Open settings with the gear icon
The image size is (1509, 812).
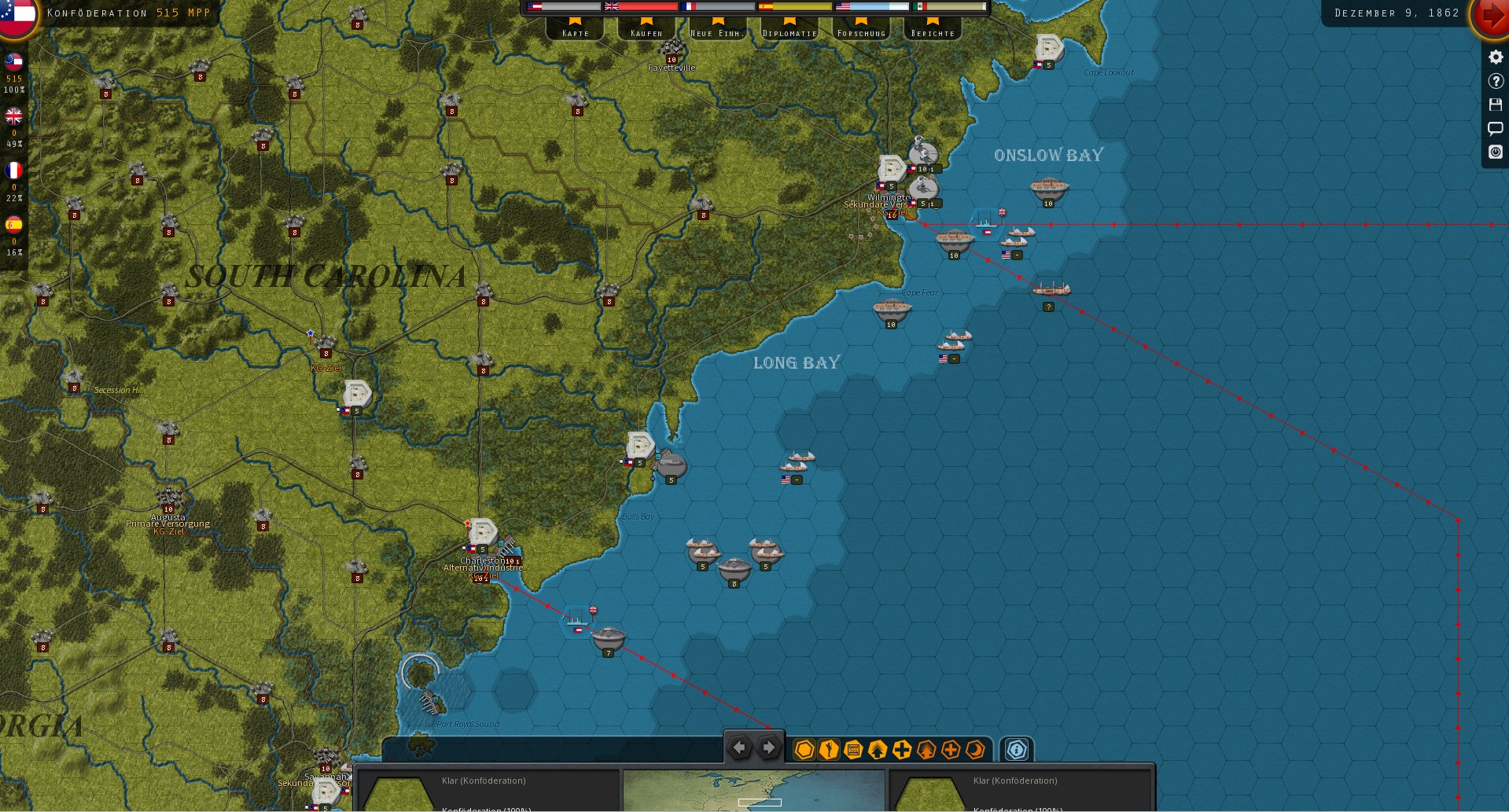(1496, 57)
